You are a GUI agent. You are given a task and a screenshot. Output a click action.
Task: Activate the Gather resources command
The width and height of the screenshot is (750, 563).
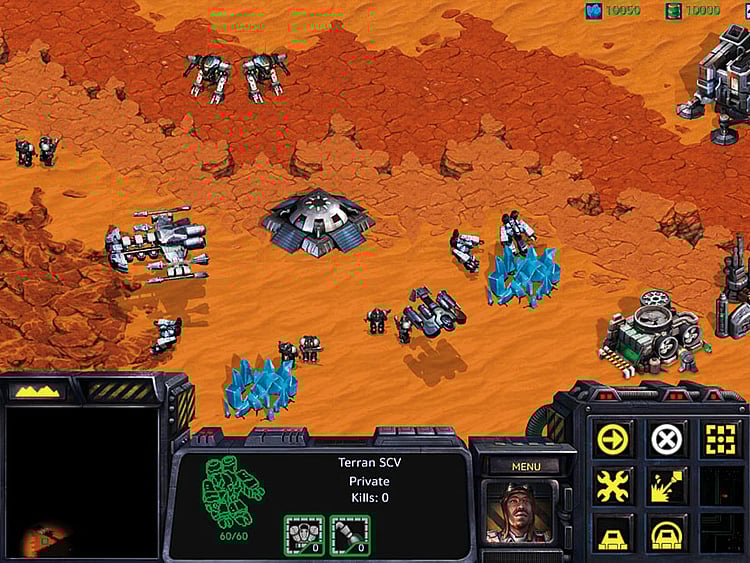pyautogui.click(x=667, y=486)
